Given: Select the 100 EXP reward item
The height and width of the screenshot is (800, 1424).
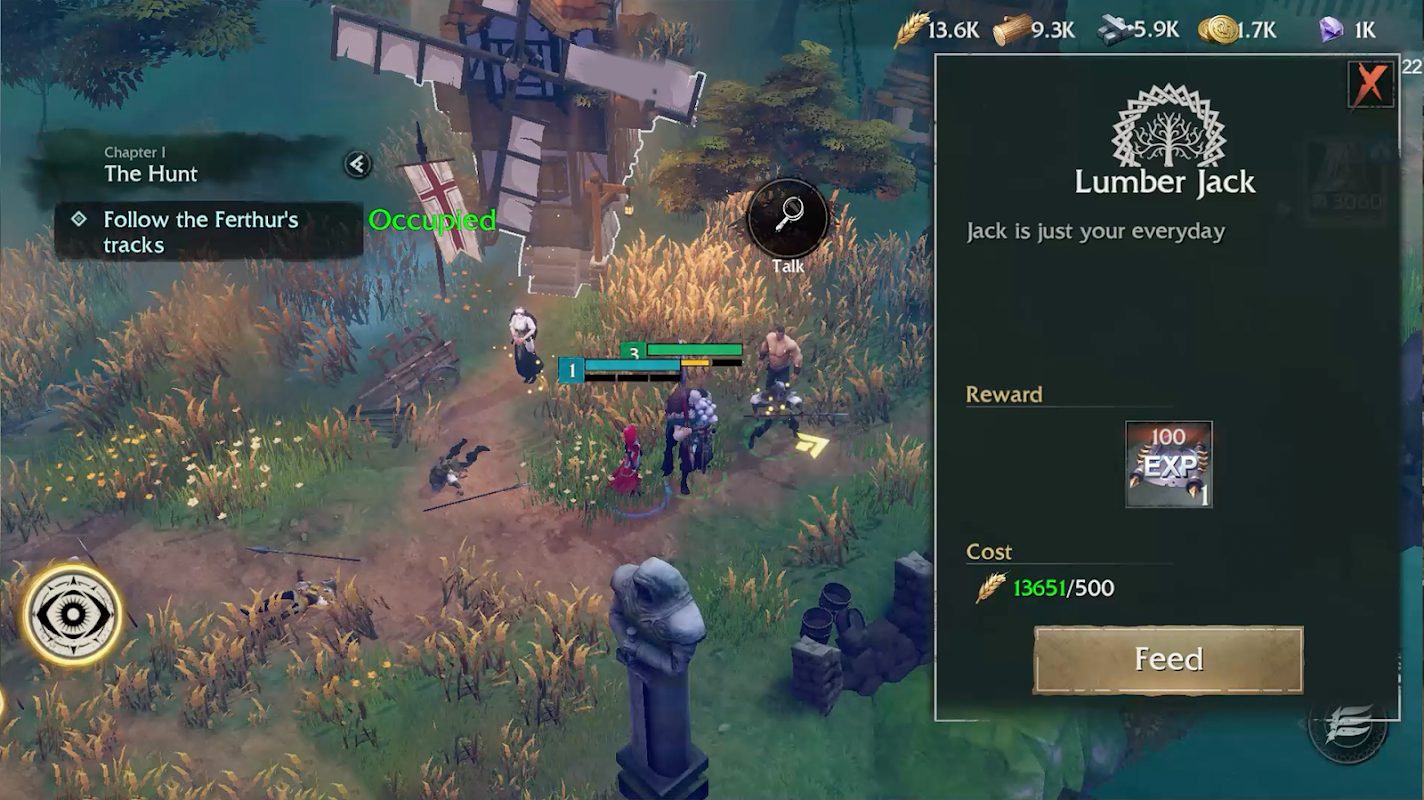Looking at the screenshot, I should point(1168,464).
